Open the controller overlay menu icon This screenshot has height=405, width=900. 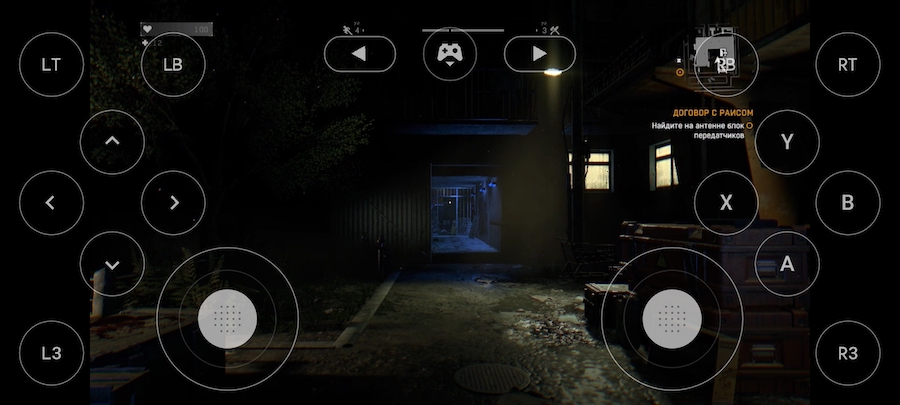450,54
